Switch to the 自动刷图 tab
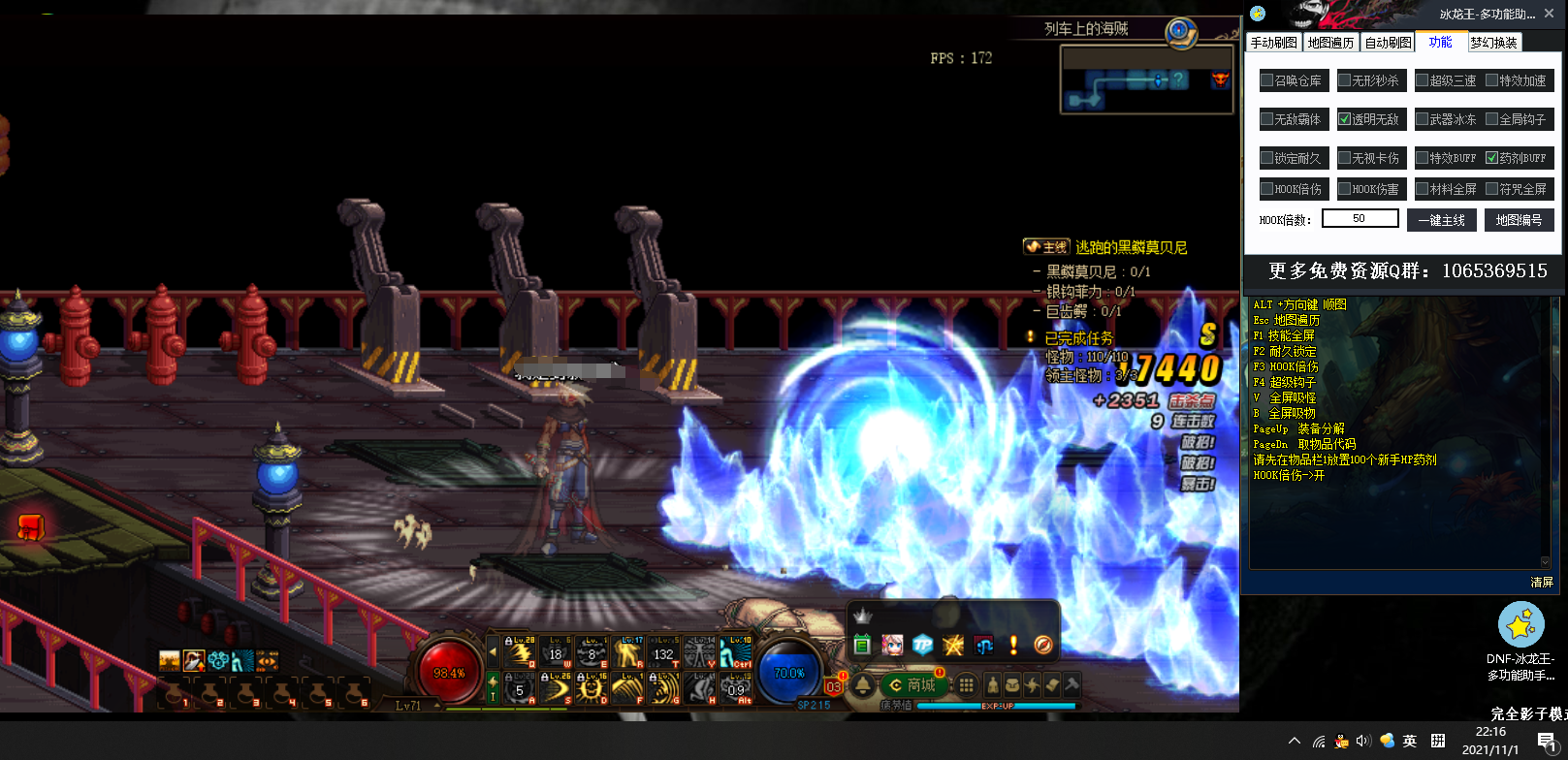 click(1388, 43)
